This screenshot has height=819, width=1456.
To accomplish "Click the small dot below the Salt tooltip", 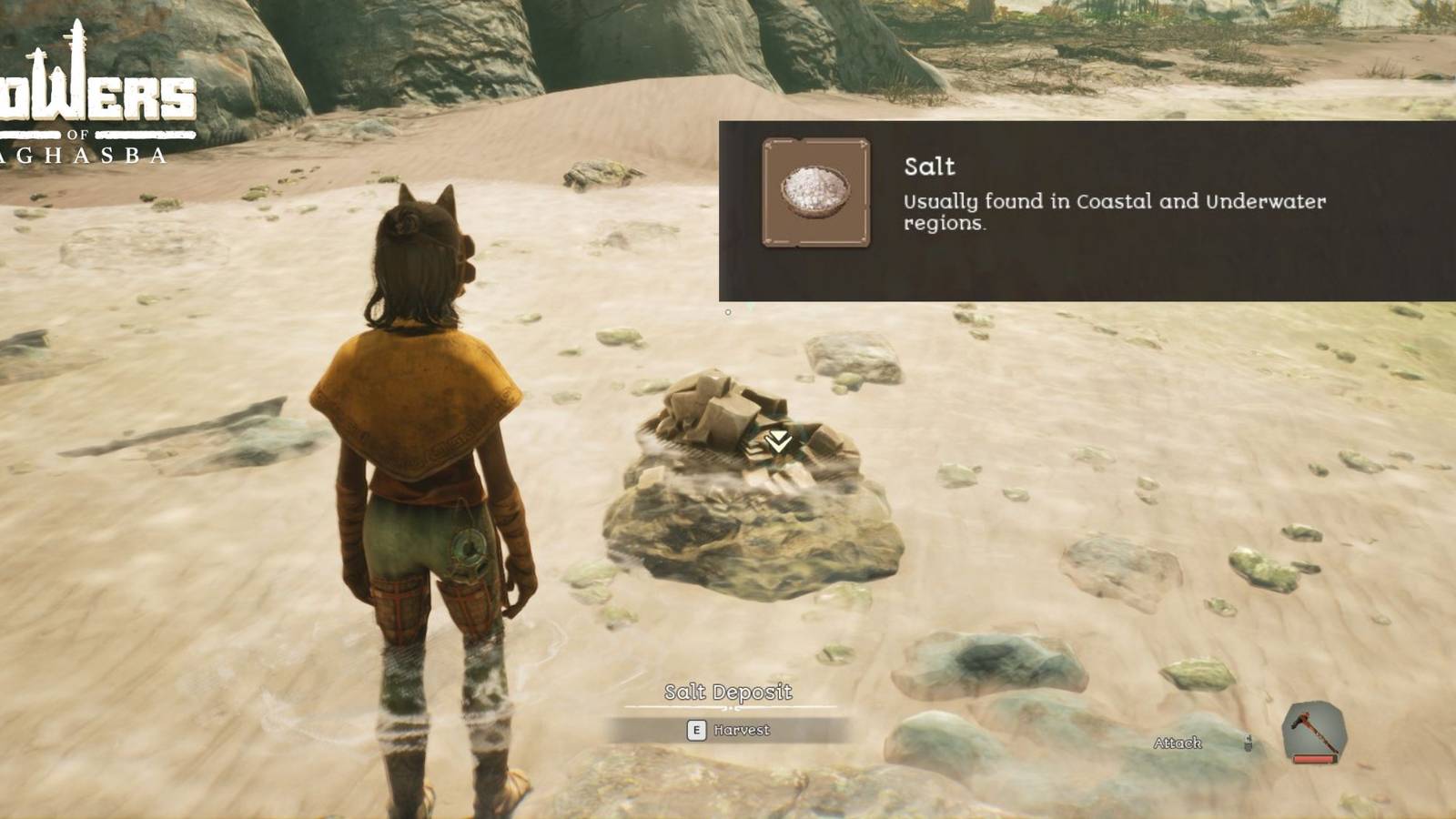I will pos(727,310).
